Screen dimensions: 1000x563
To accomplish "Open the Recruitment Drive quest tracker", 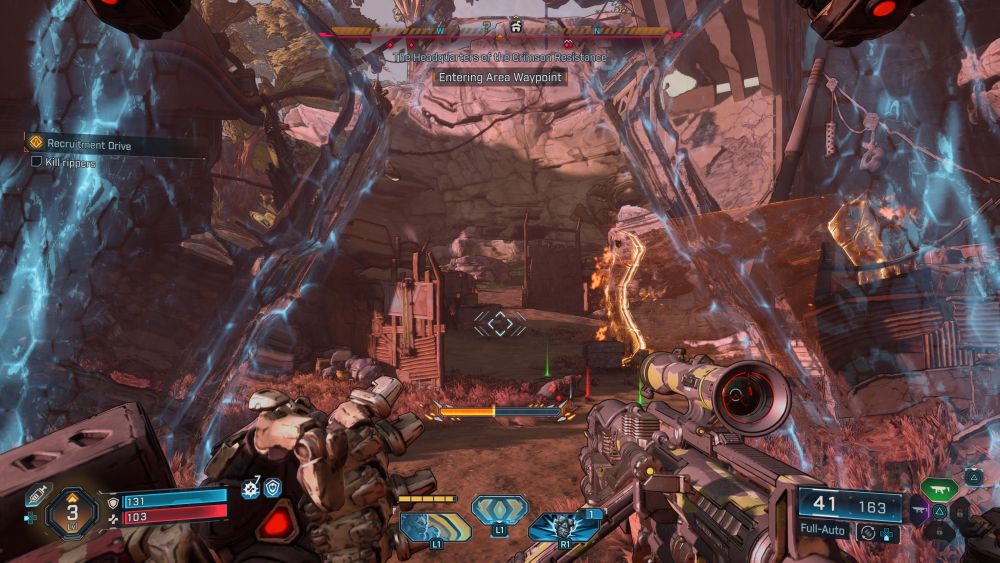I will tap(88, 144).
